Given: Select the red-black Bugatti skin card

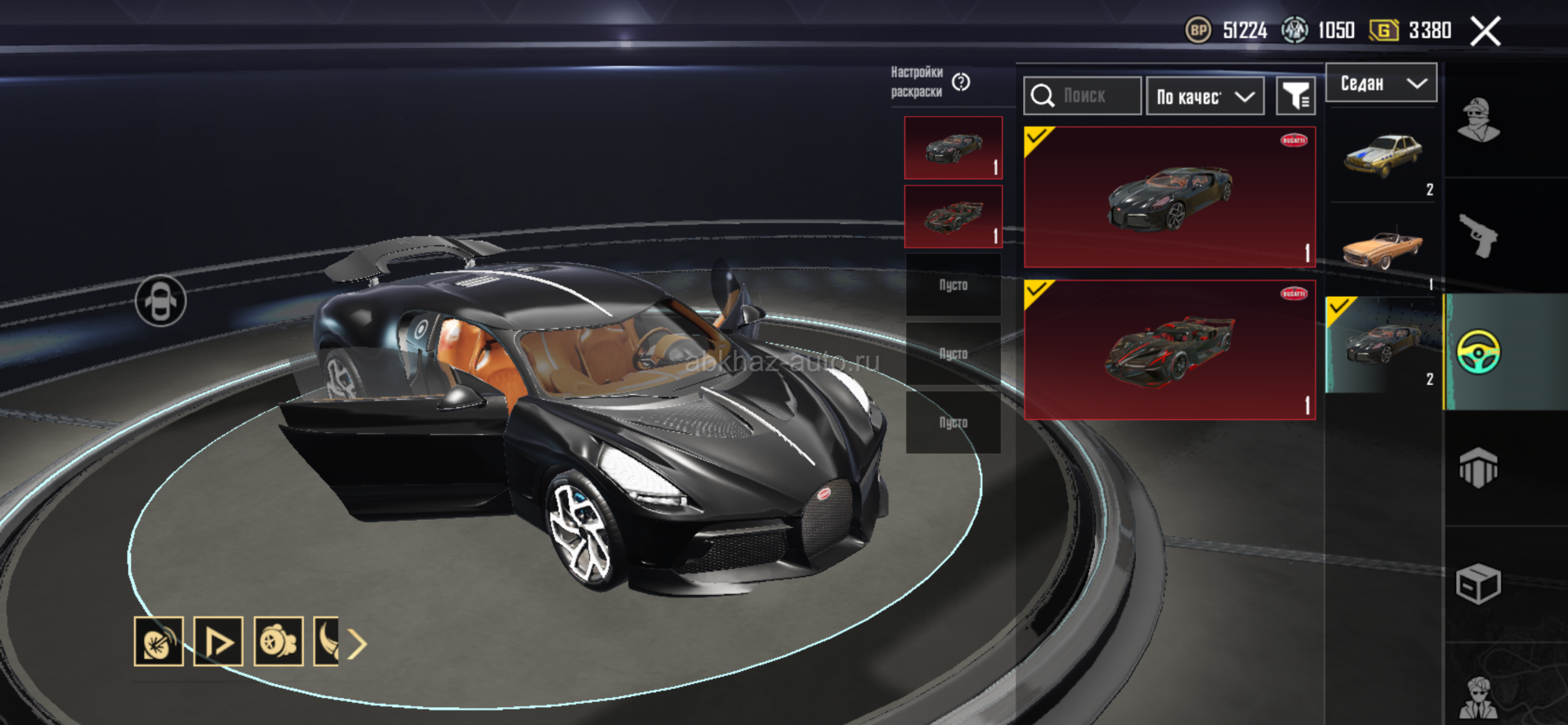Looking at the screenshot, I should 1169,350.
